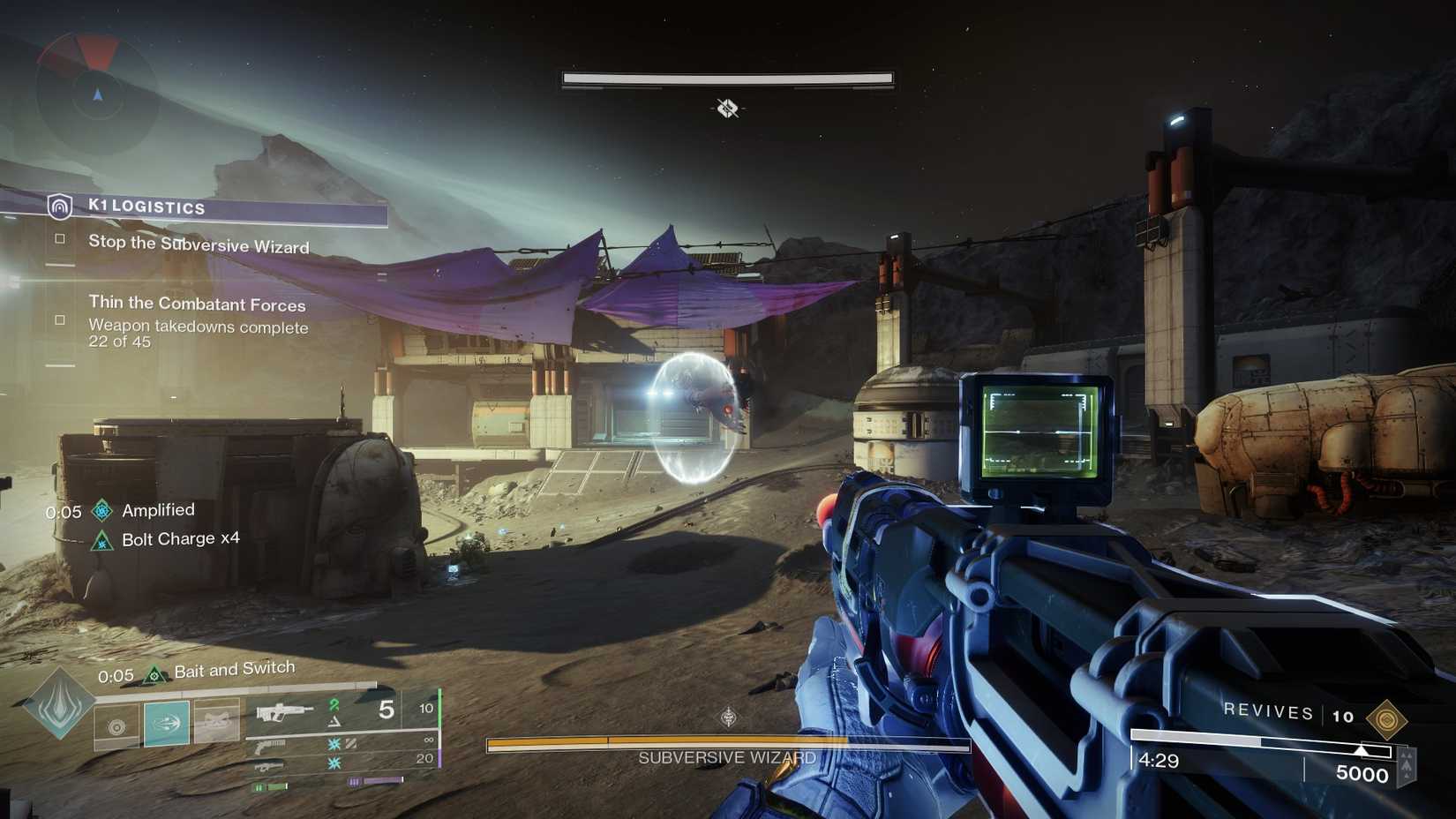Click the Amplified buff icon
The height and width of the screenshot is (819, 1456).
(x=102, y=510)
